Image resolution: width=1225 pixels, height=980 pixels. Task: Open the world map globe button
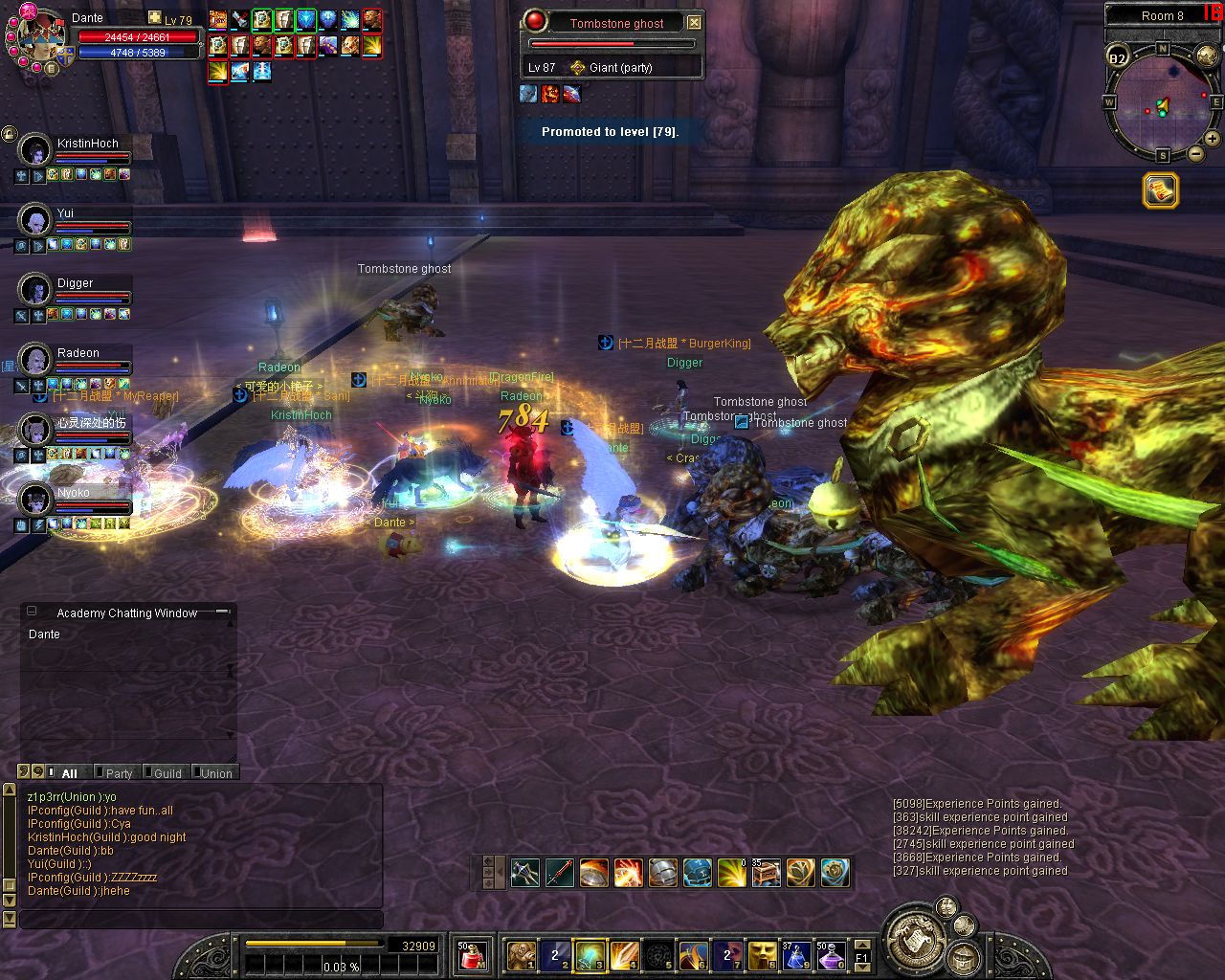(1208, 56)
